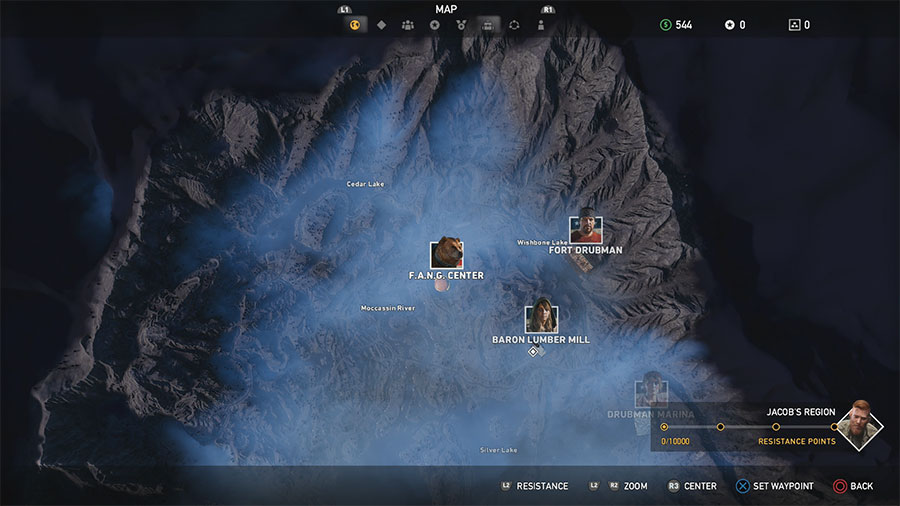900x506 pixels.
Task: Open the medal tab
Action: (461, 25)
